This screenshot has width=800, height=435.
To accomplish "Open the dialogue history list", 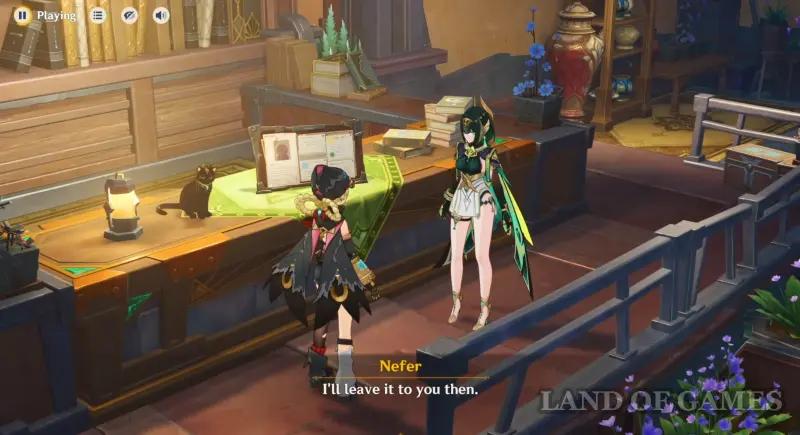I will 97,15.
